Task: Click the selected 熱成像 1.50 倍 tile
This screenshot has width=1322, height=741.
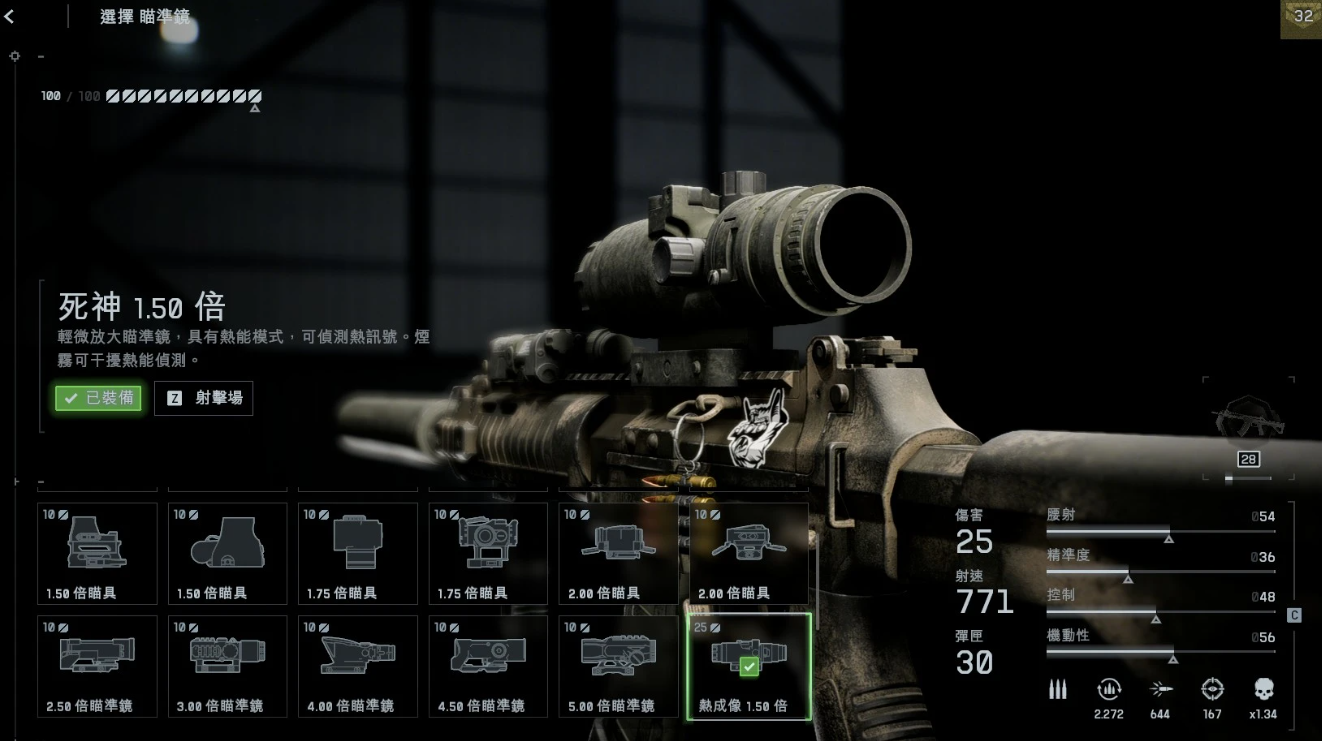Action: (749, 666)
